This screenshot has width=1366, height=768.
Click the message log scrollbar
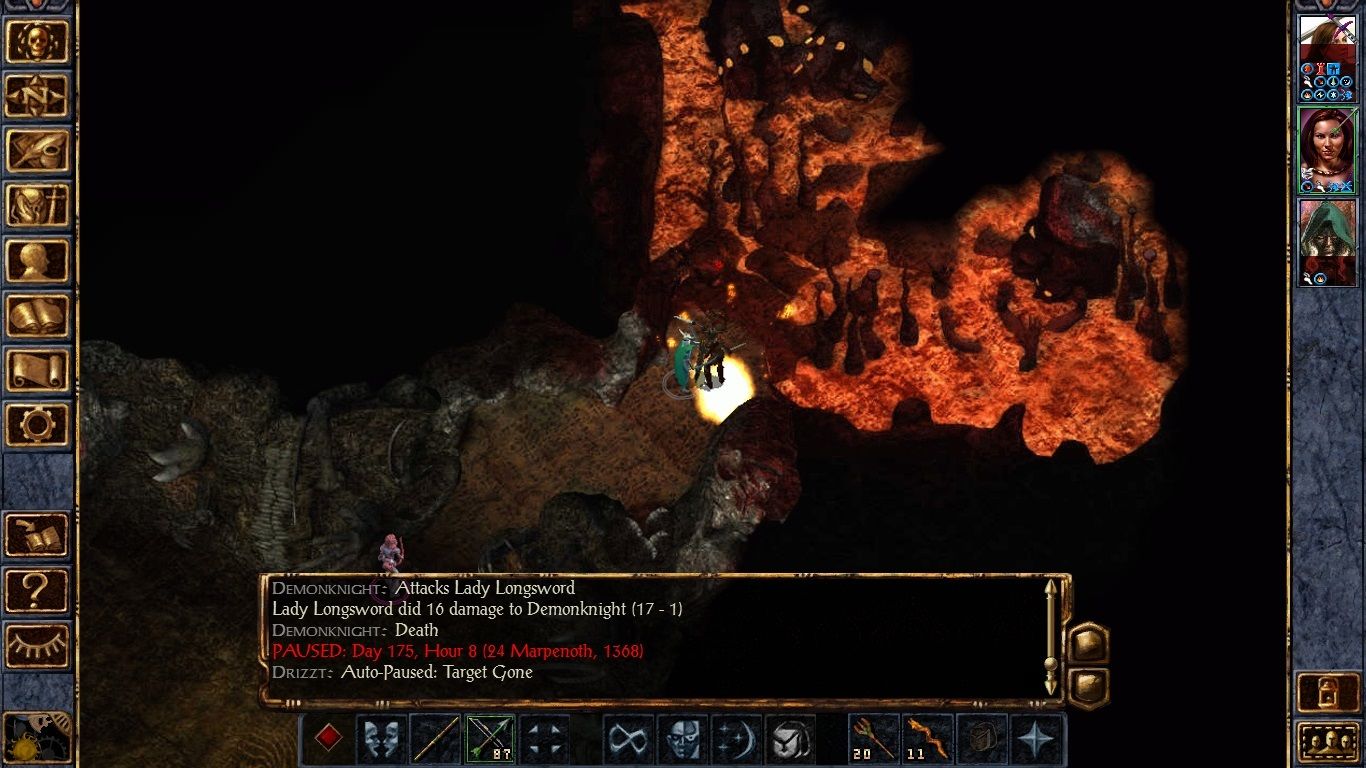(1050, 638)
